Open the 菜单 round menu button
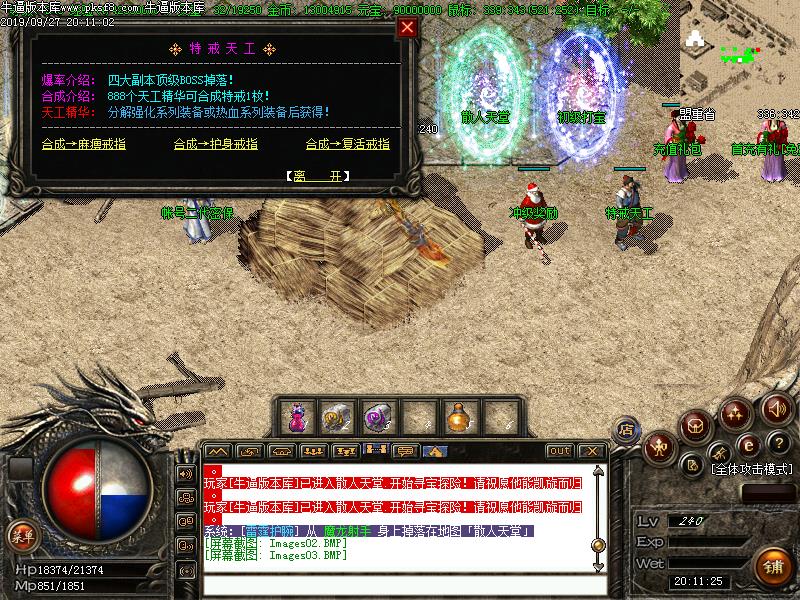 (22, 535)
